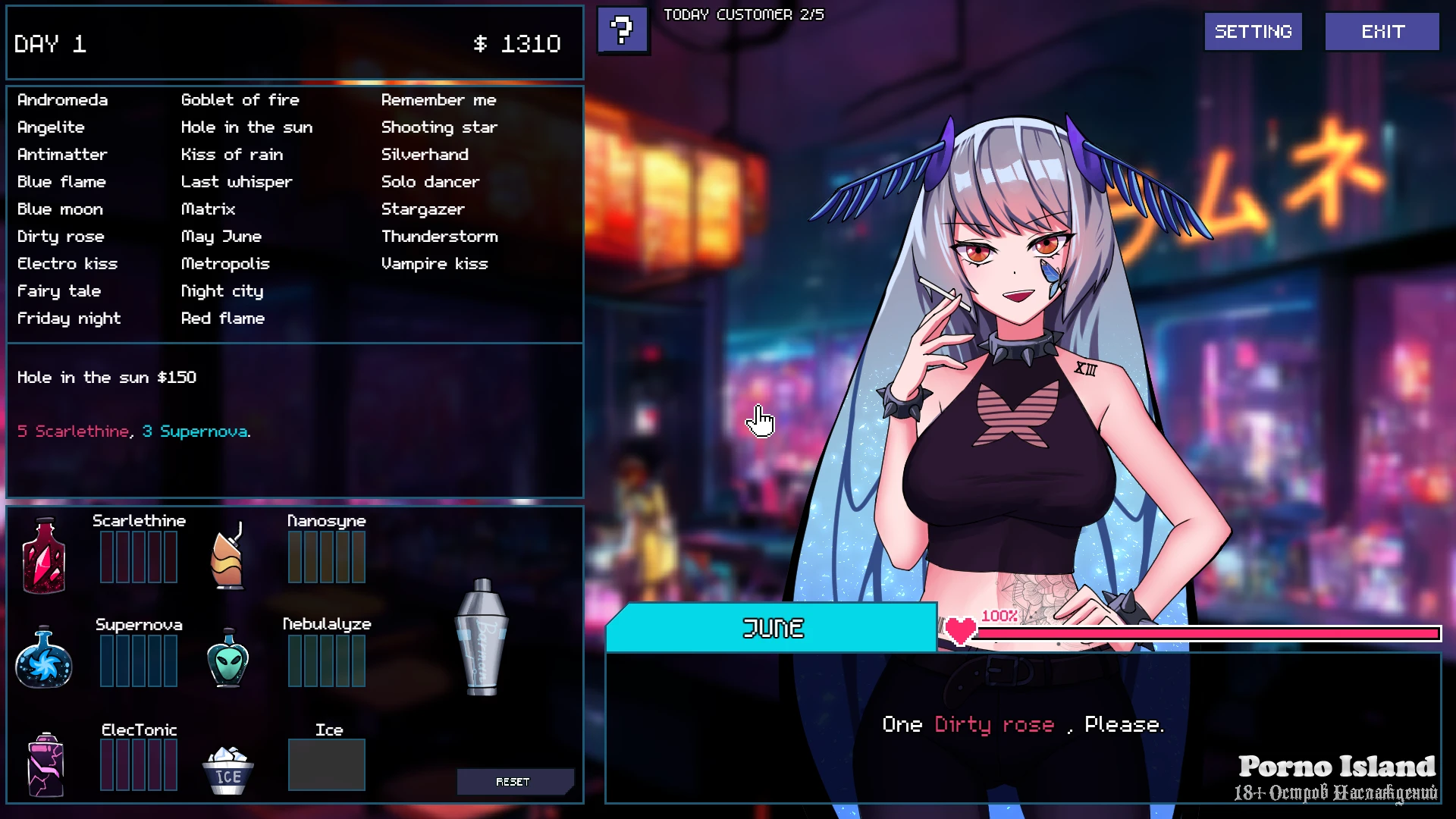Select the Vampire kiss recipe
This screenshot has width=1456, height=819.
click(434, 264)
